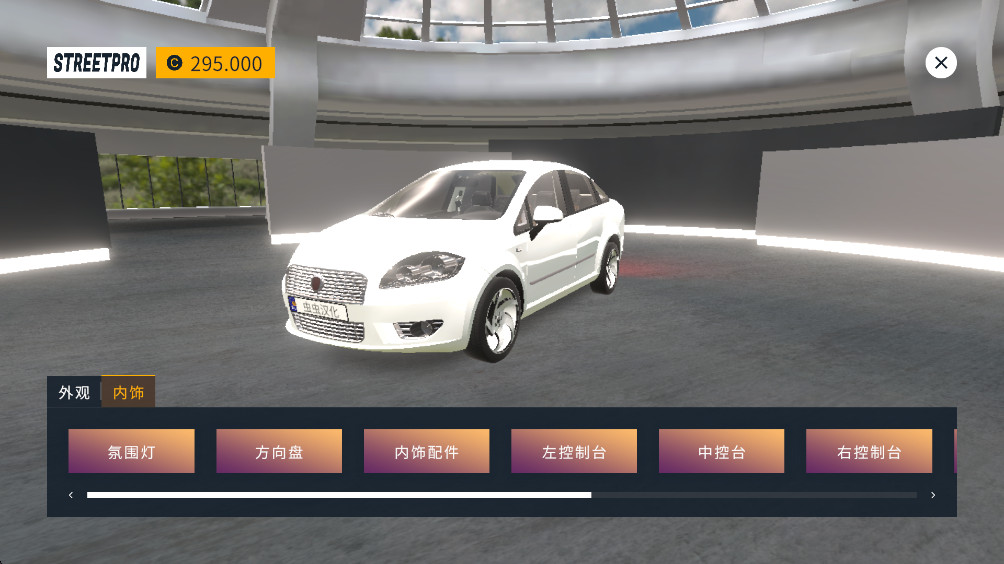Choose the 方向盘 category
This screenshot has height=564, width=1004.
(279, 451)
